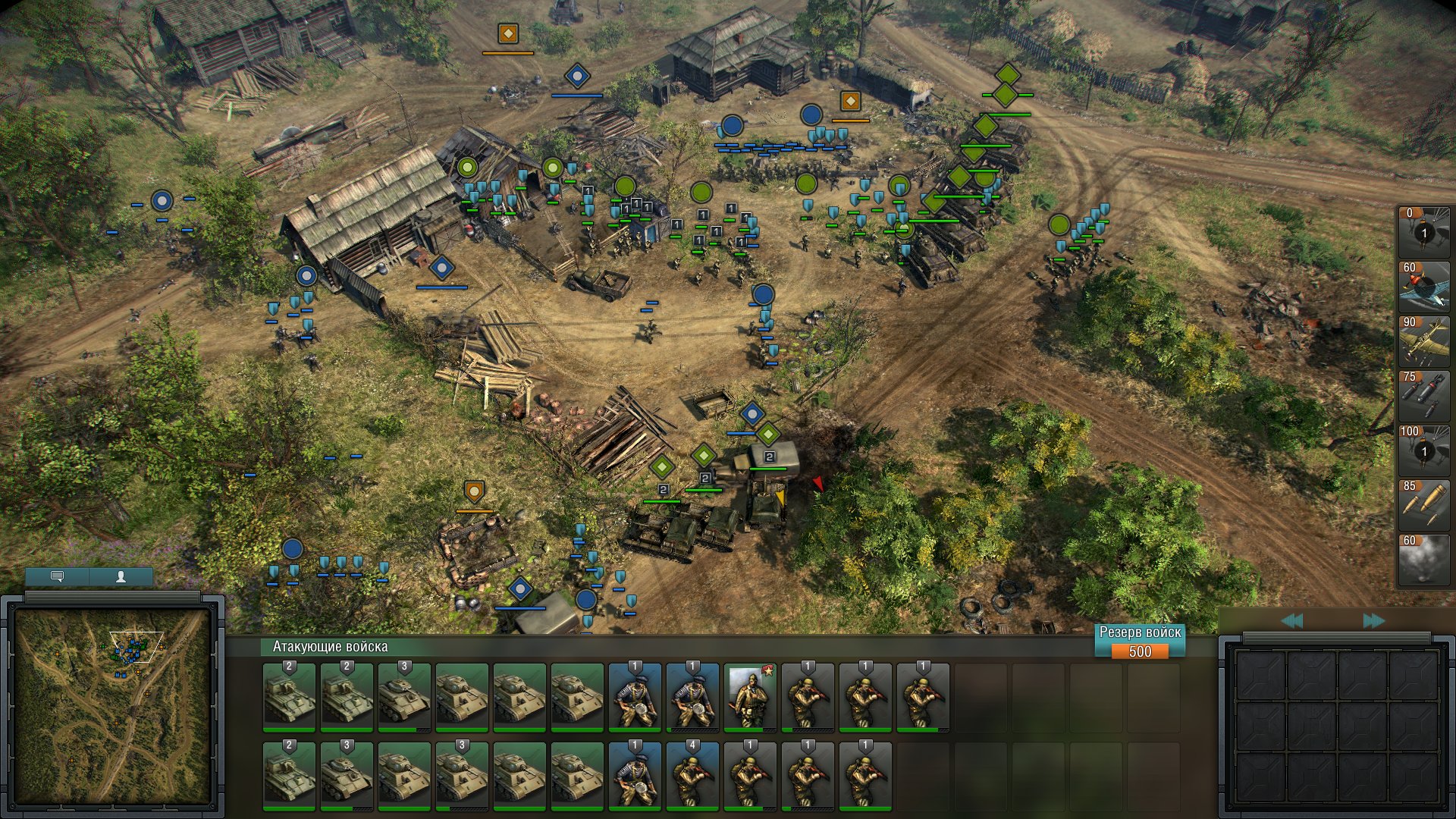This screenshot has width=1456, height=819.
Task: Click the right double-arrow above command panel
Action: pyautogui.click(x=1373, y=621)
